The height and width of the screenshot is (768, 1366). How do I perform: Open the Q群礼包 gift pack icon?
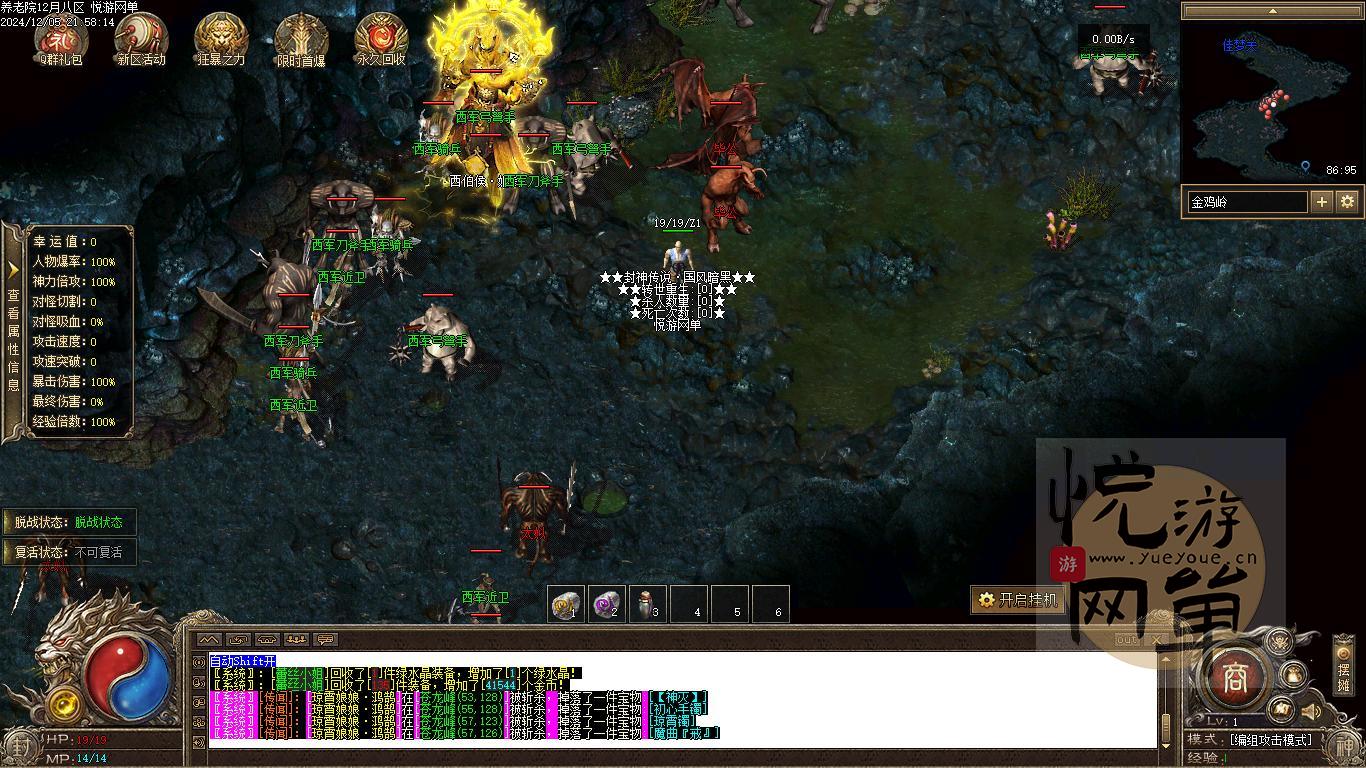(60, 38)
